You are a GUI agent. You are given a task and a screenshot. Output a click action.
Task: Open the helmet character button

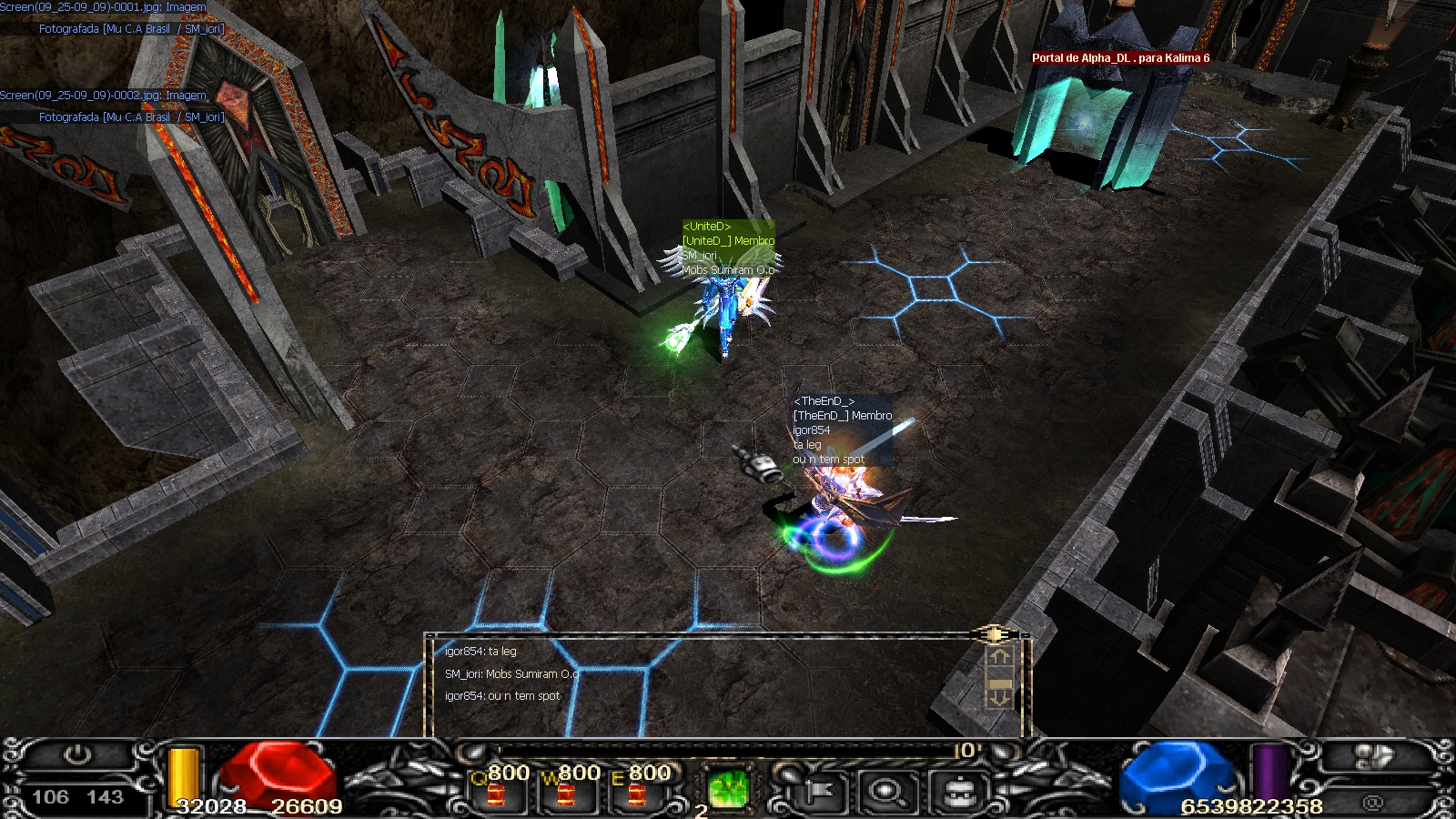pos(956,792)
